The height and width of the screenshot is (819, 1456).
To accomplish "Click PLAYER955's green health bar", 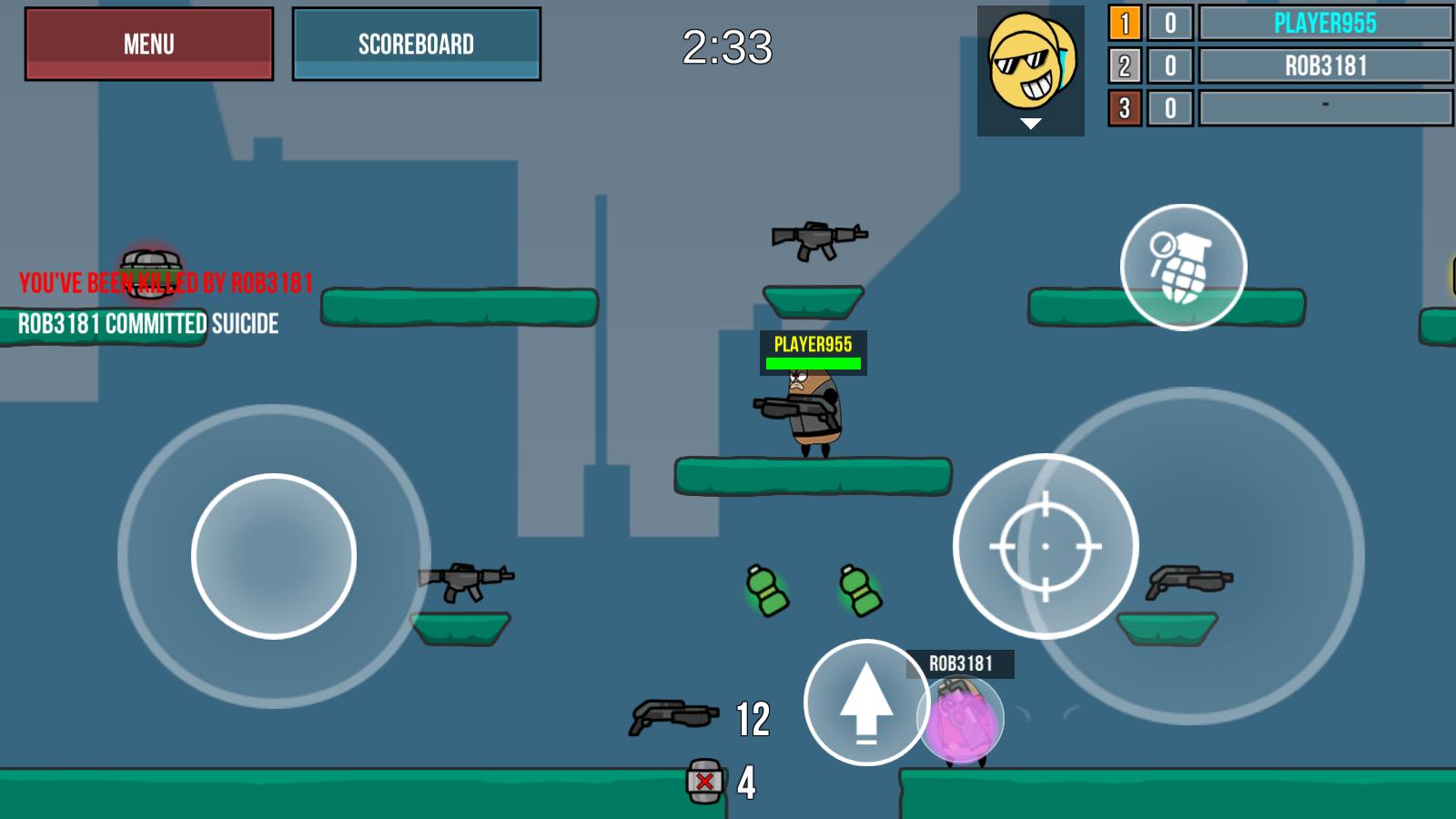I will point(813,360).
